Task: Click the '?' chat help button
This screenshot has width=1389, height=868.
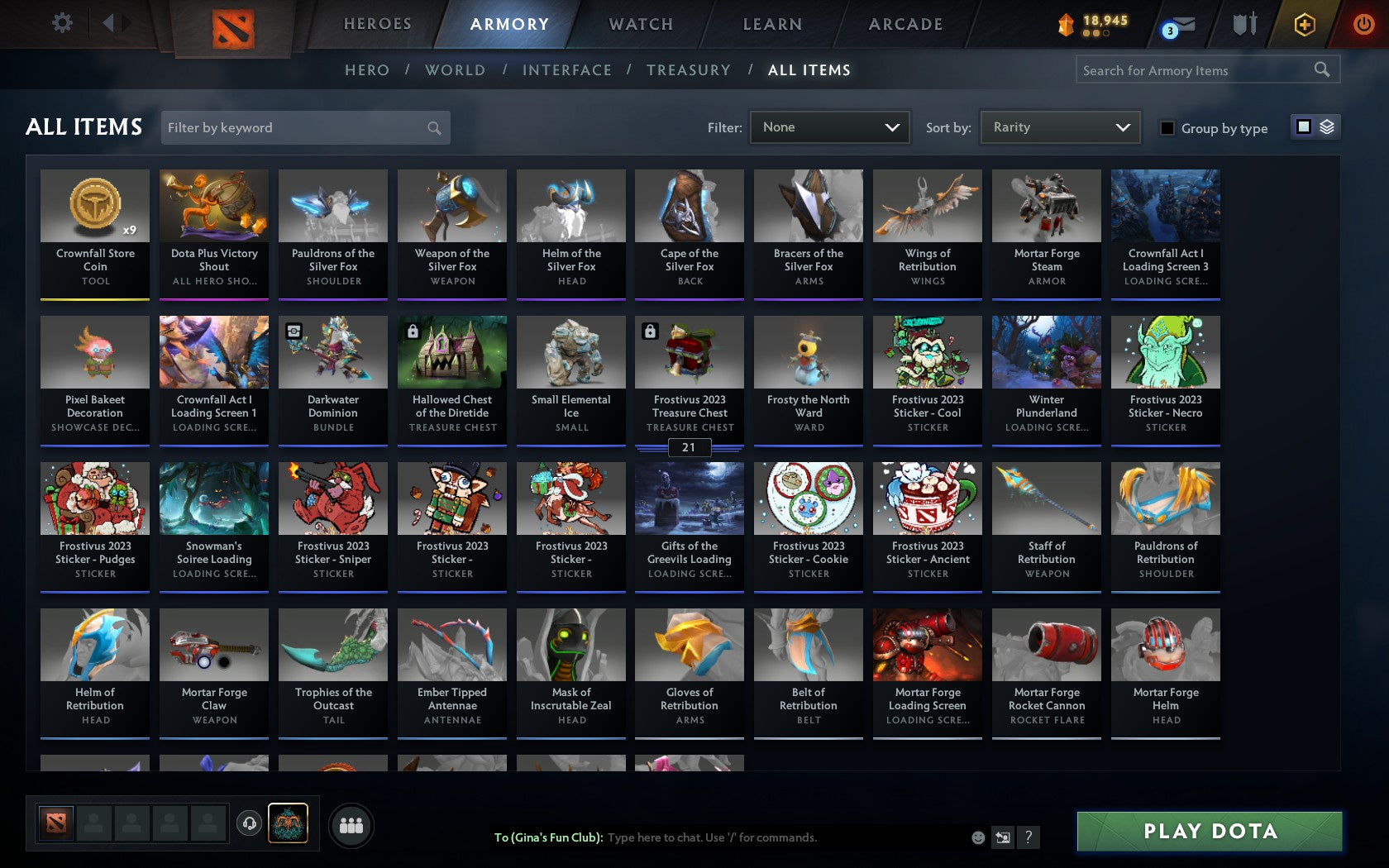Action: click(1028, 837)
